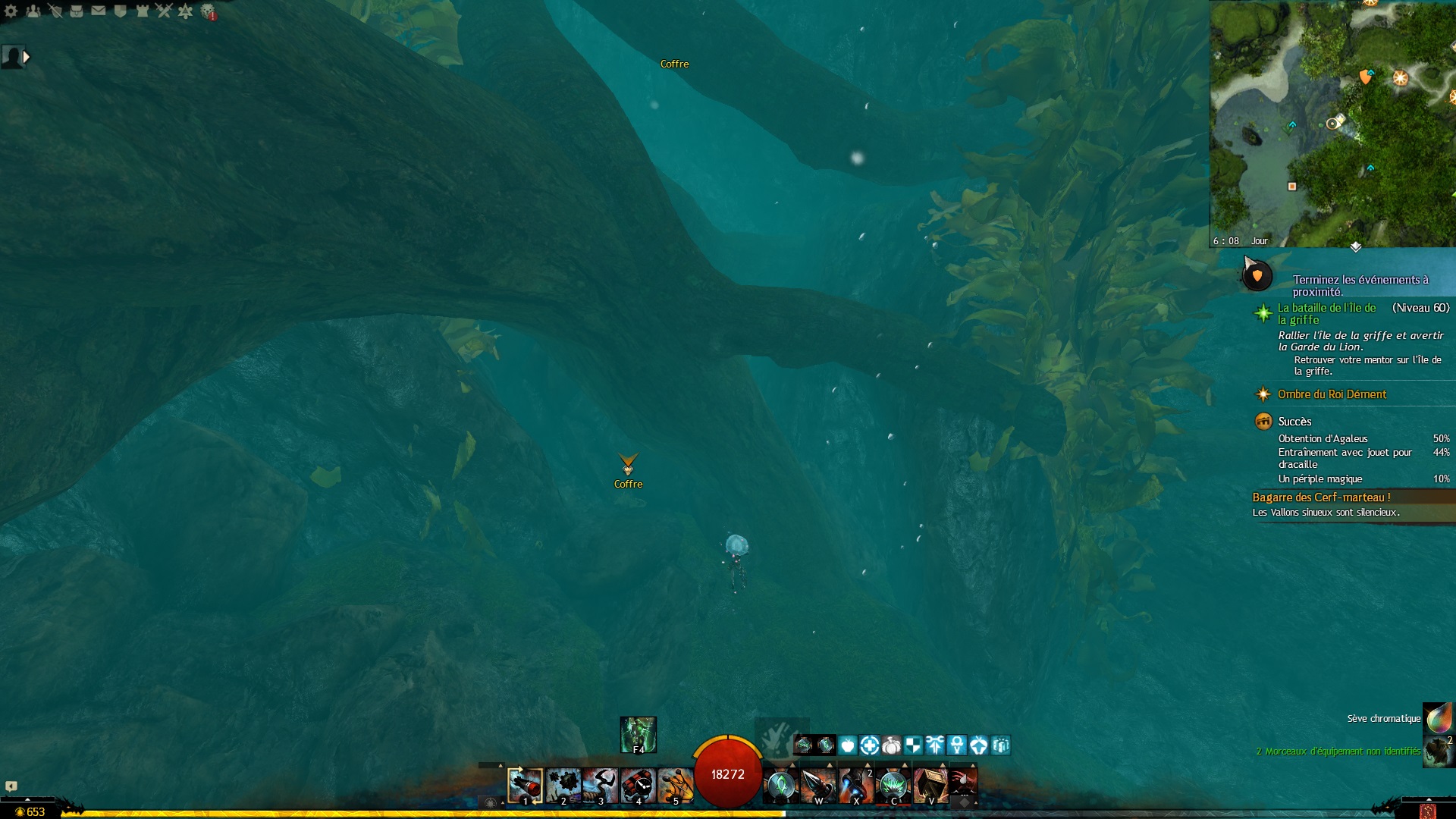Activate the elite skill V
The image size is (1456, 819).
(x=930, y=786)
